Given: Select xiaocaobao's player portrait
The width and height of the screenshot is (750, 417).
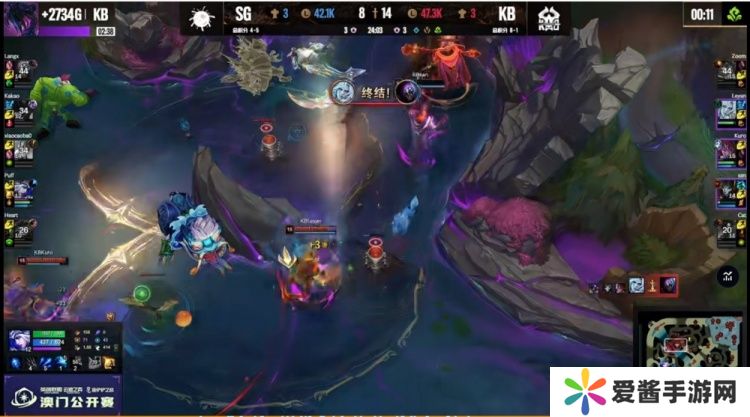Looking at the screenshot, I should click(x=22, y=150).
